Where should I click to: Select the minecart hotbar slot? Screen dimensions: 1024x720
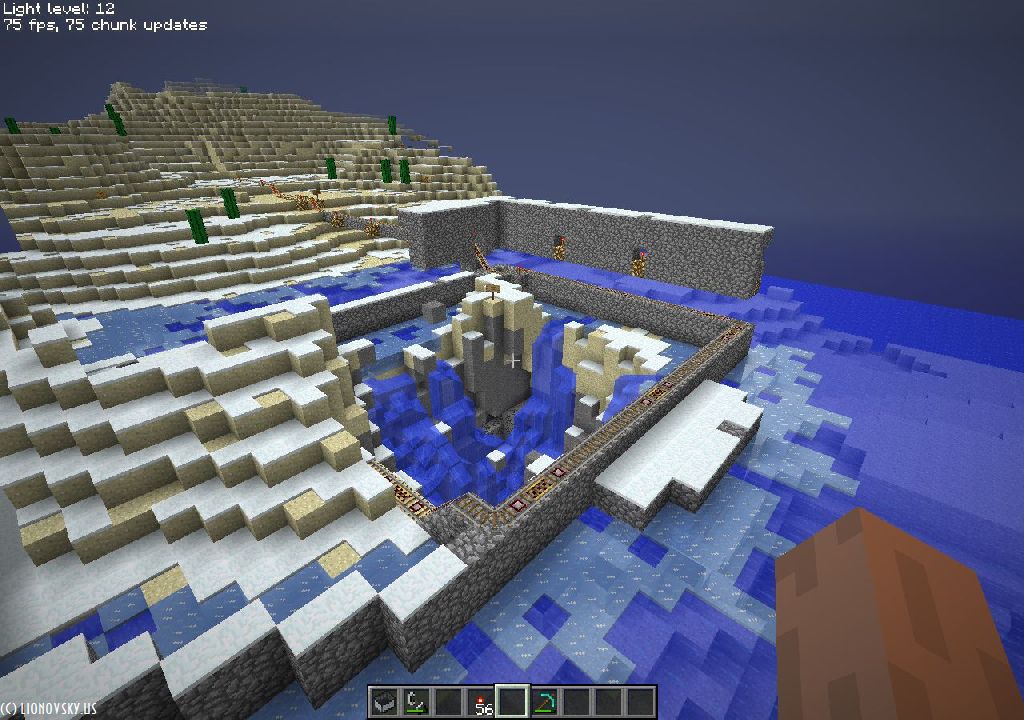(x=383, y=702)
